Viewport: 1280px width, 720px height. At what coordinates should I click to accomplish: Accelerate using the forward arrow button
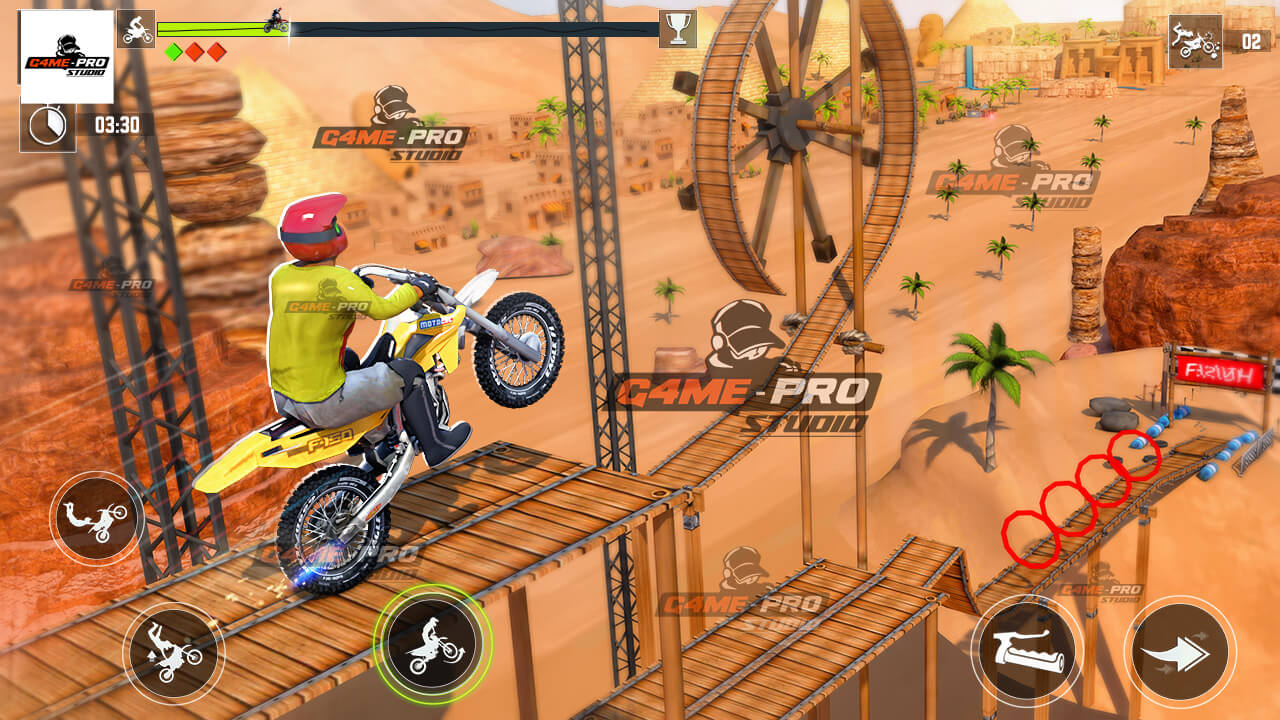(x=1180, y=652)
